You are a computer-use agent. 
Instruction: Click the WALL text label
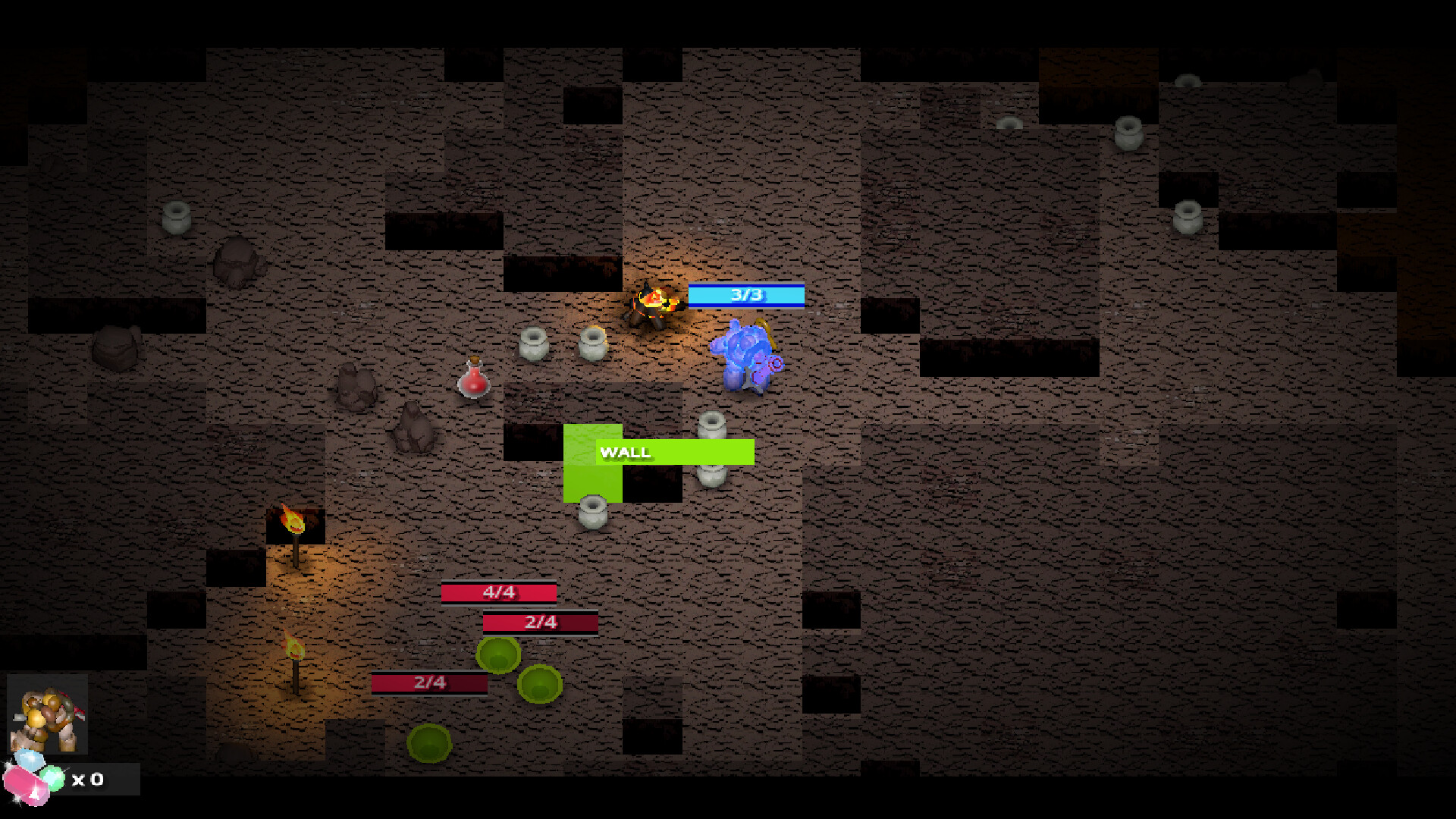click(625, 451)
